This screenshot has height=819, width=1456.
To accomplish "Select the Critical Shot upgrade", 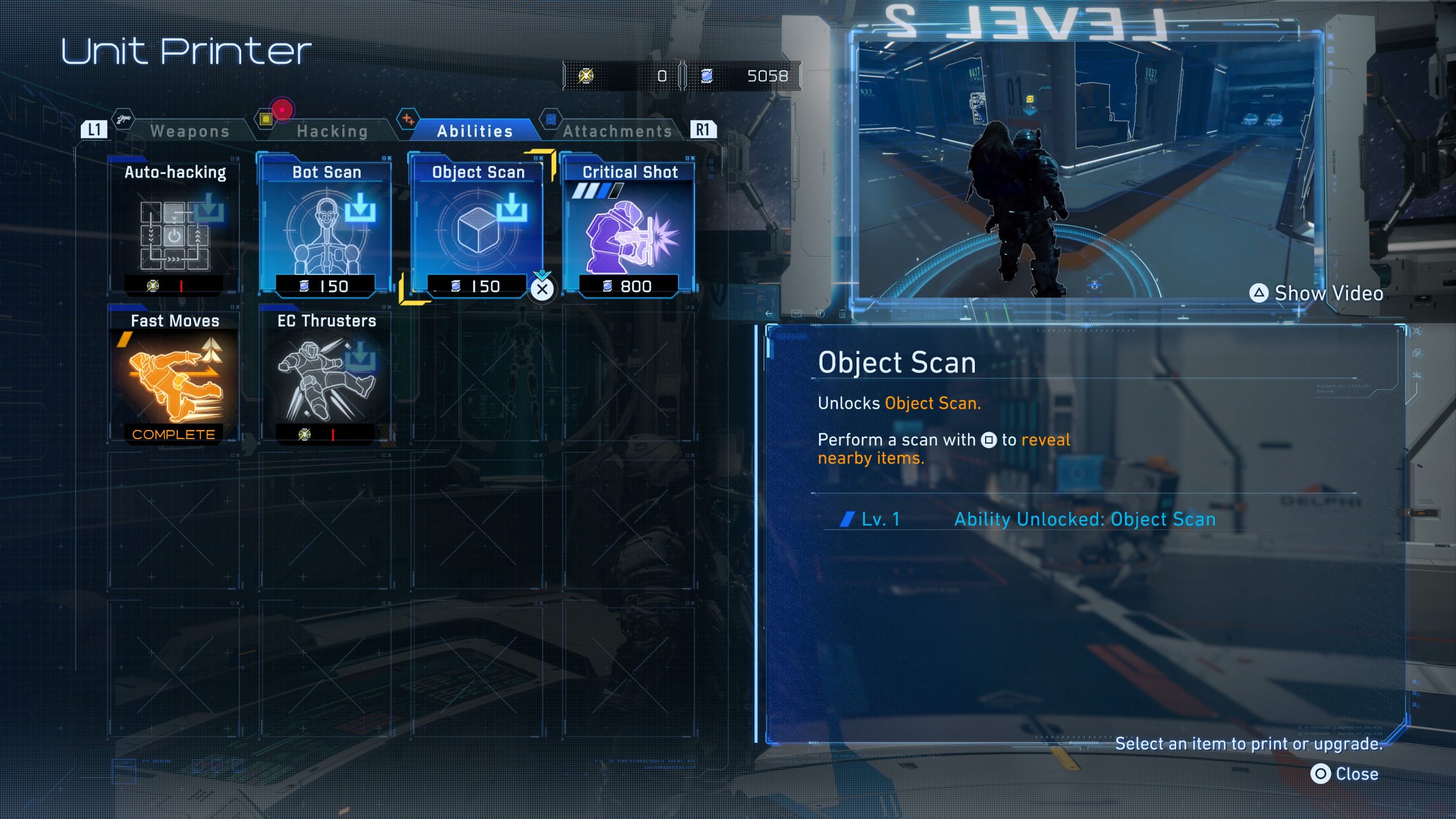I will (629, 227).
